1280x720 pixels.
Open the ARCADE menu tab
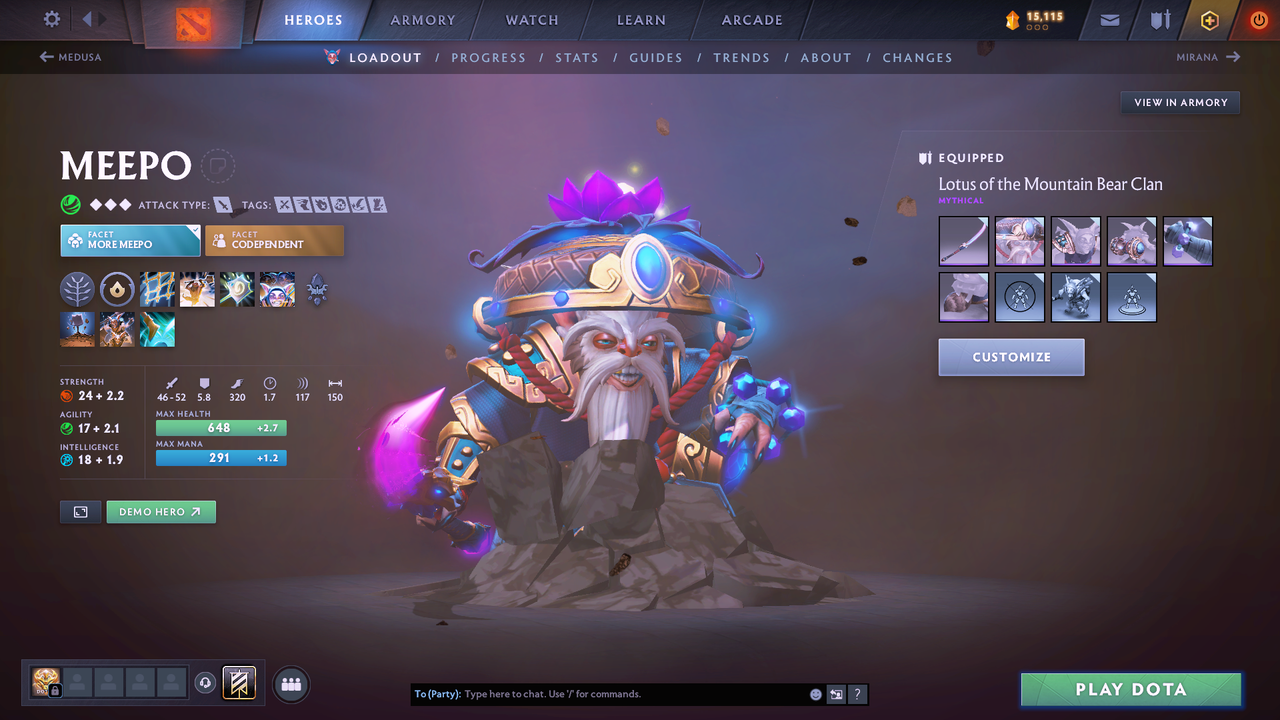tap(751, 19)
